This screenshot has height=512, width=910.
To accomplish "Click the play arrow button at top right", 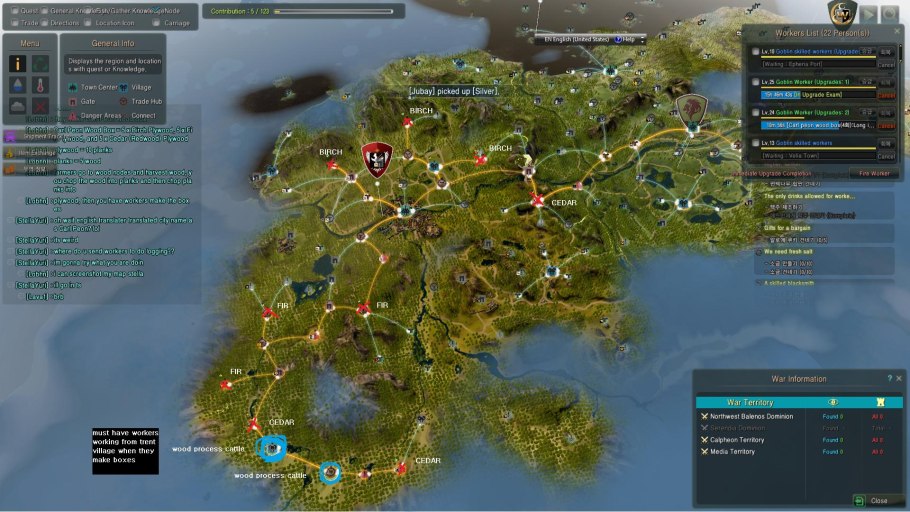I will coord(869,13).
